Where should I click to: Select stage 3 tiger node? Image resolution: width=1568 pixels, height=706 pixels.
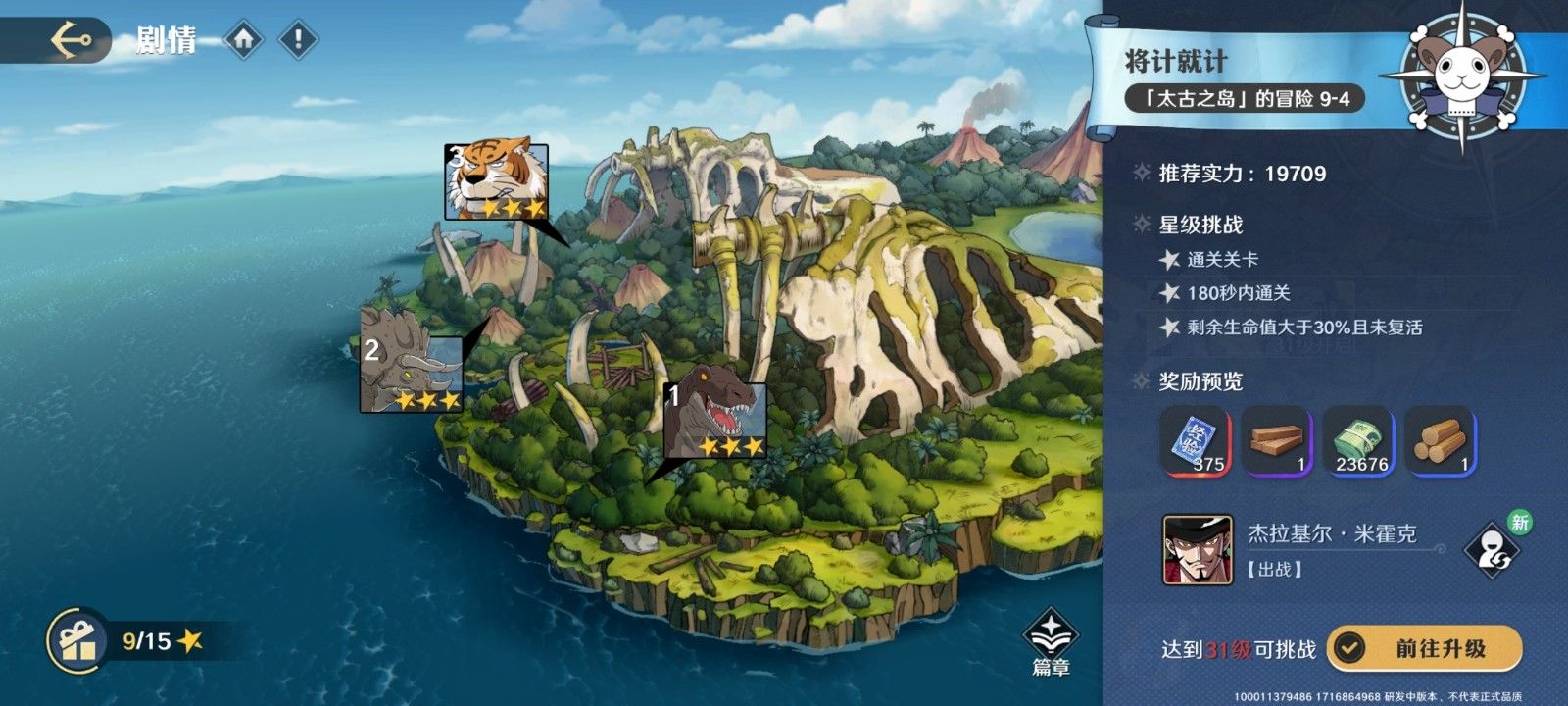(496, 181)
